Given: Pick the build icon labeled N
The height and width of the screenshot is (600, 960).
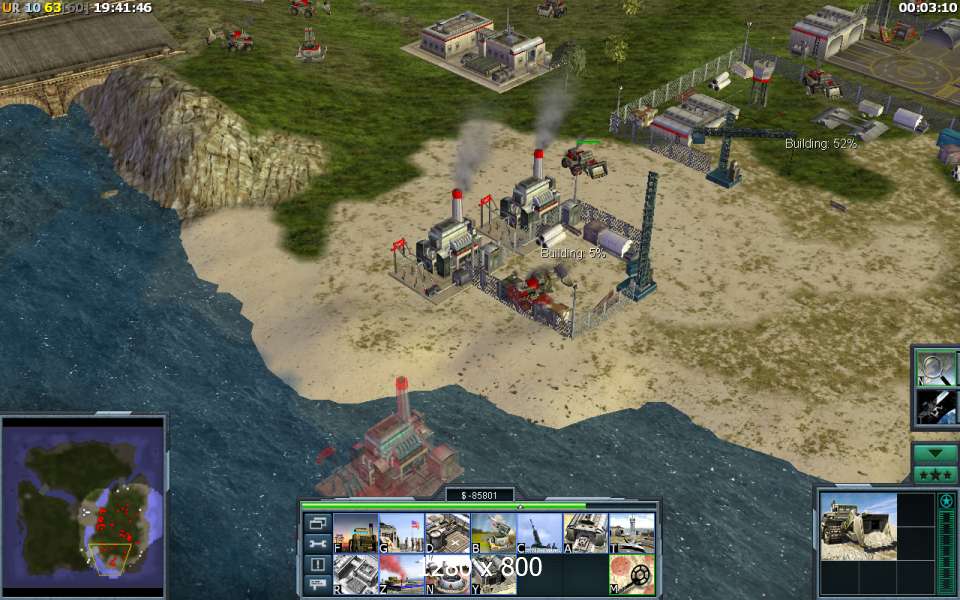Looking at the screenshot, I should point(447,575).
